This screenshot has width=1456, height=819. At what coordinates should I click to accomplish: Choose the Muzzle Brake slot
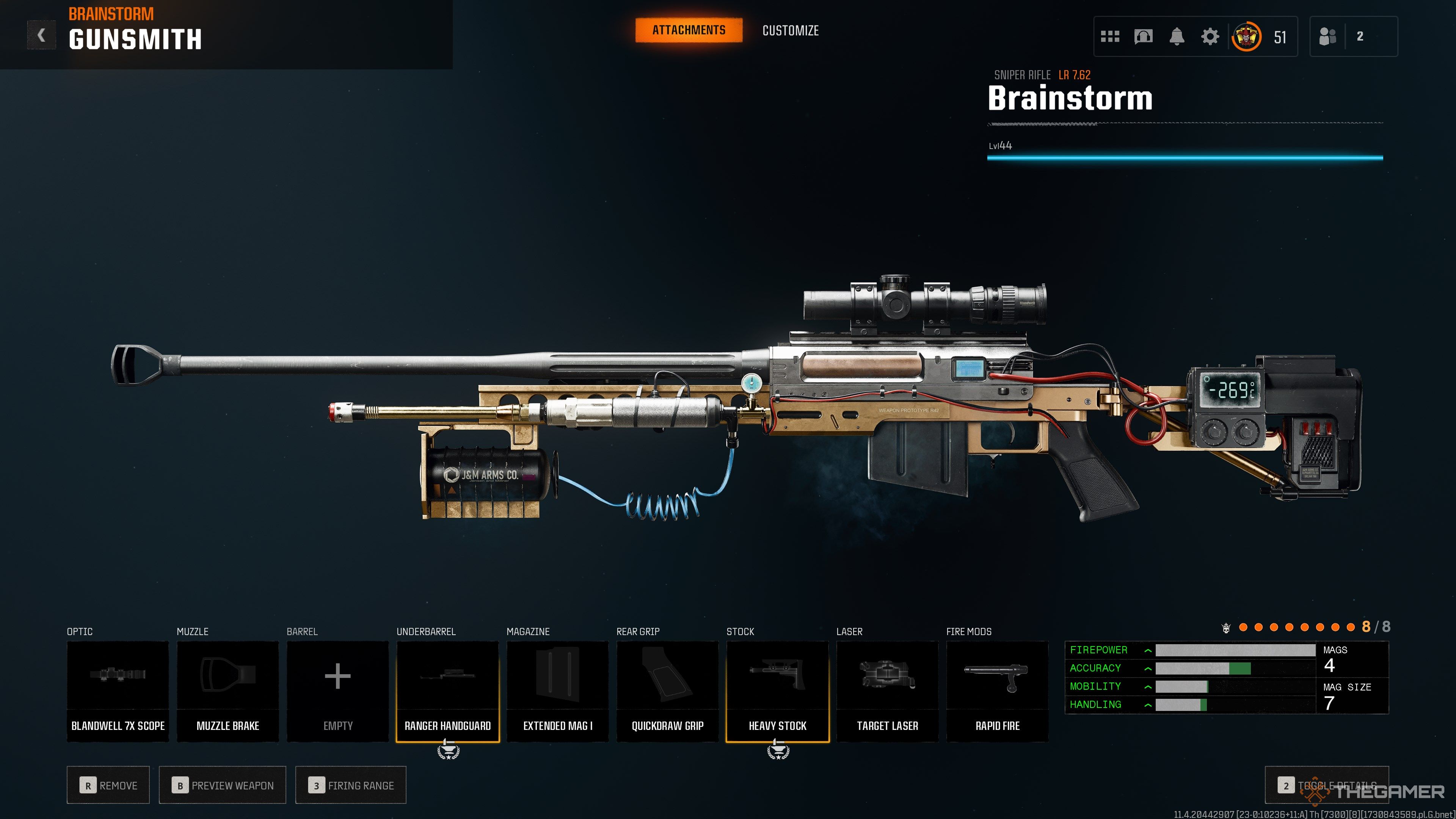[x=228, y=691]
